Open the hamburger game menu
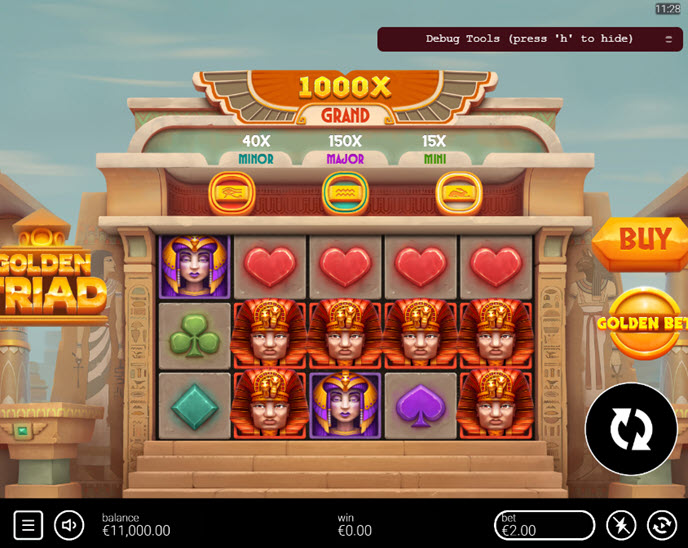 pyautogui.click(x=28, y=524)
